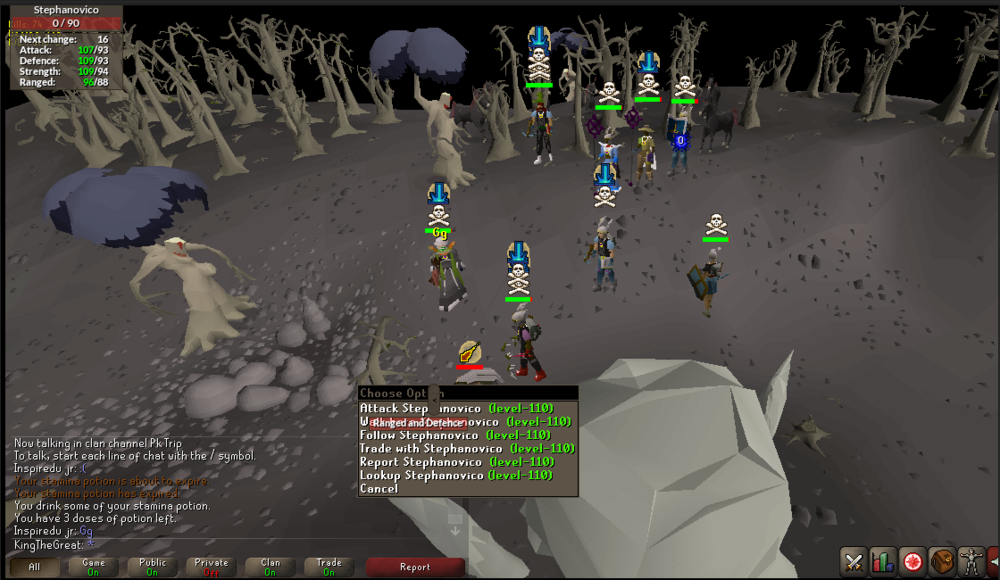Toggle the Clan chat filter
Viewport: 1000px width, 580px height.
270,567
